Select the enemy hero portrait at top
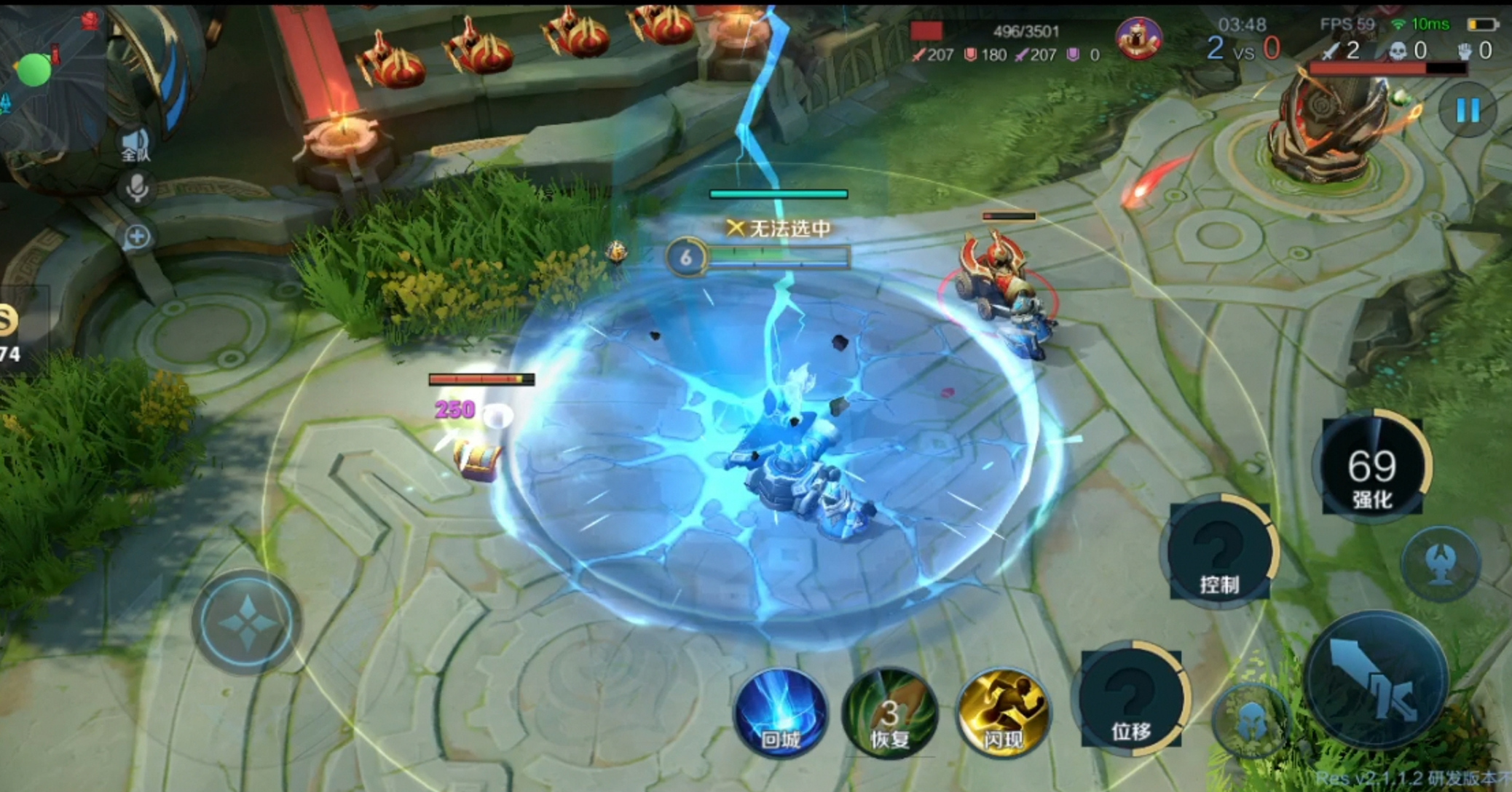The width and height of the screenshot is (1512, 792). click(x=1138, y=38)
